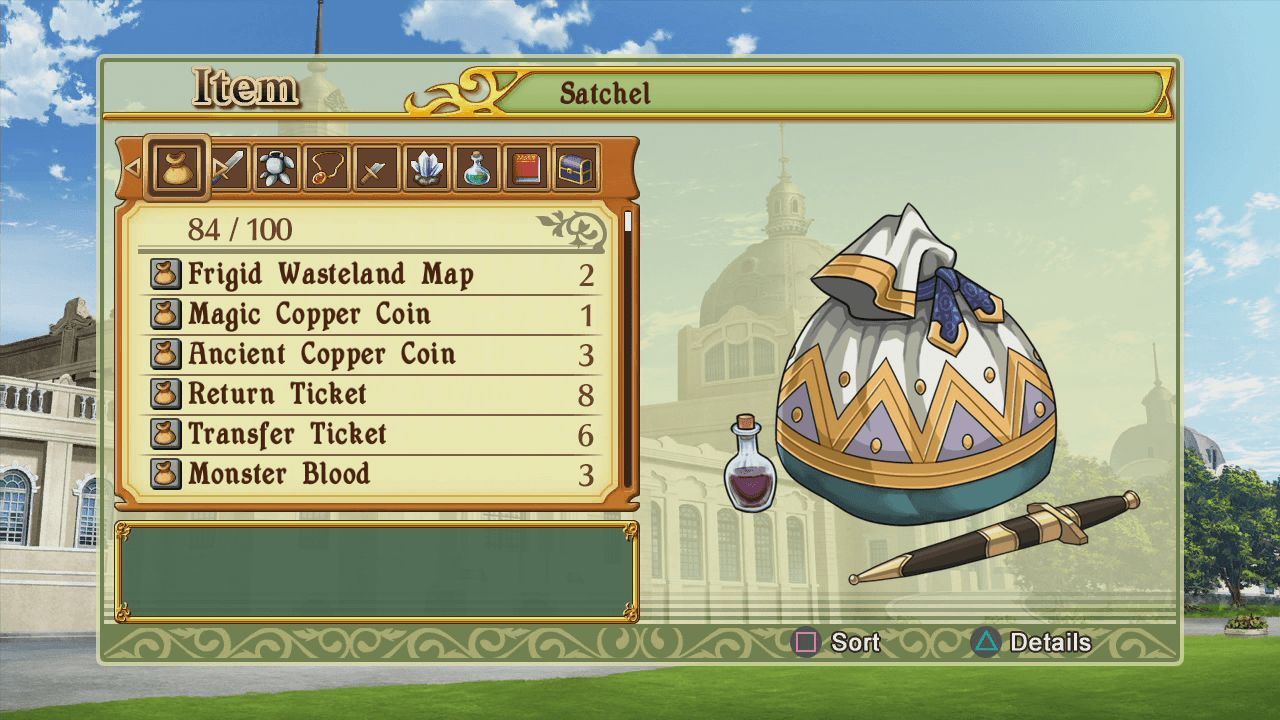Open the crystal materials tab
The height and width of the screenshot is (720, 1280).
426,168
